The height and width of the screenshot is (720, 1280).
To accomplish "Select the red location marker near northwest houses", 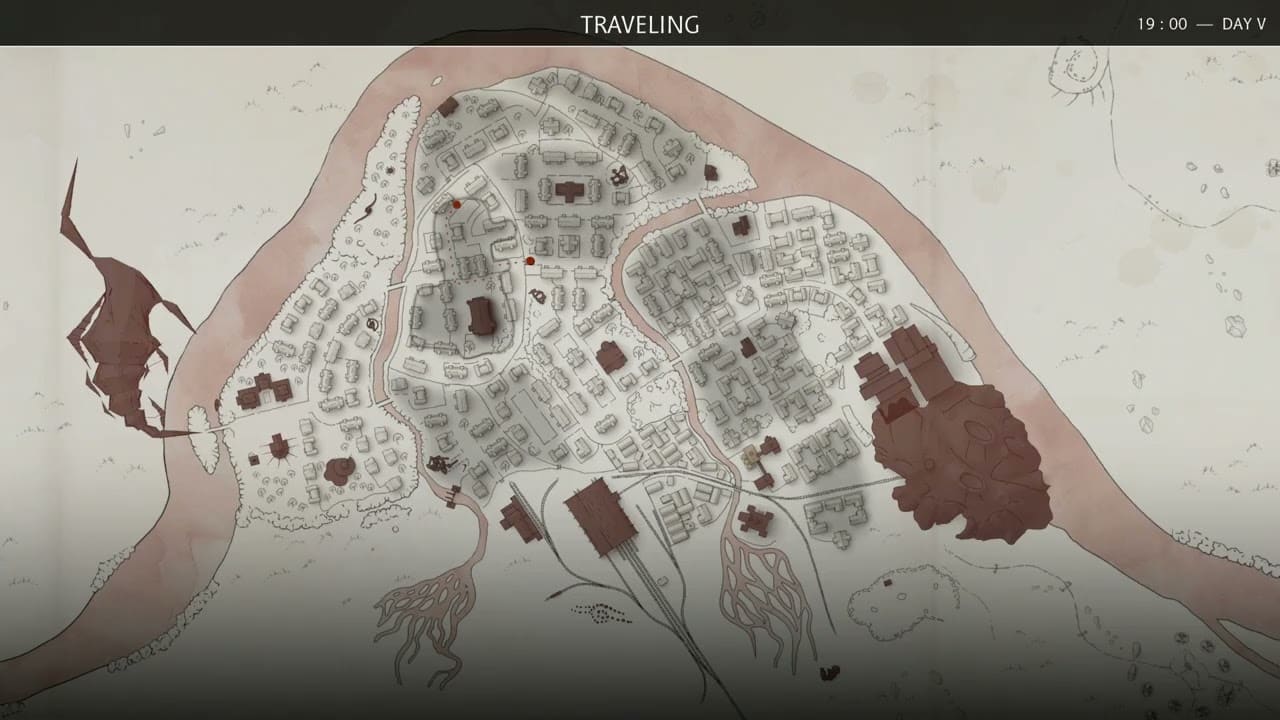I will 455,203.
